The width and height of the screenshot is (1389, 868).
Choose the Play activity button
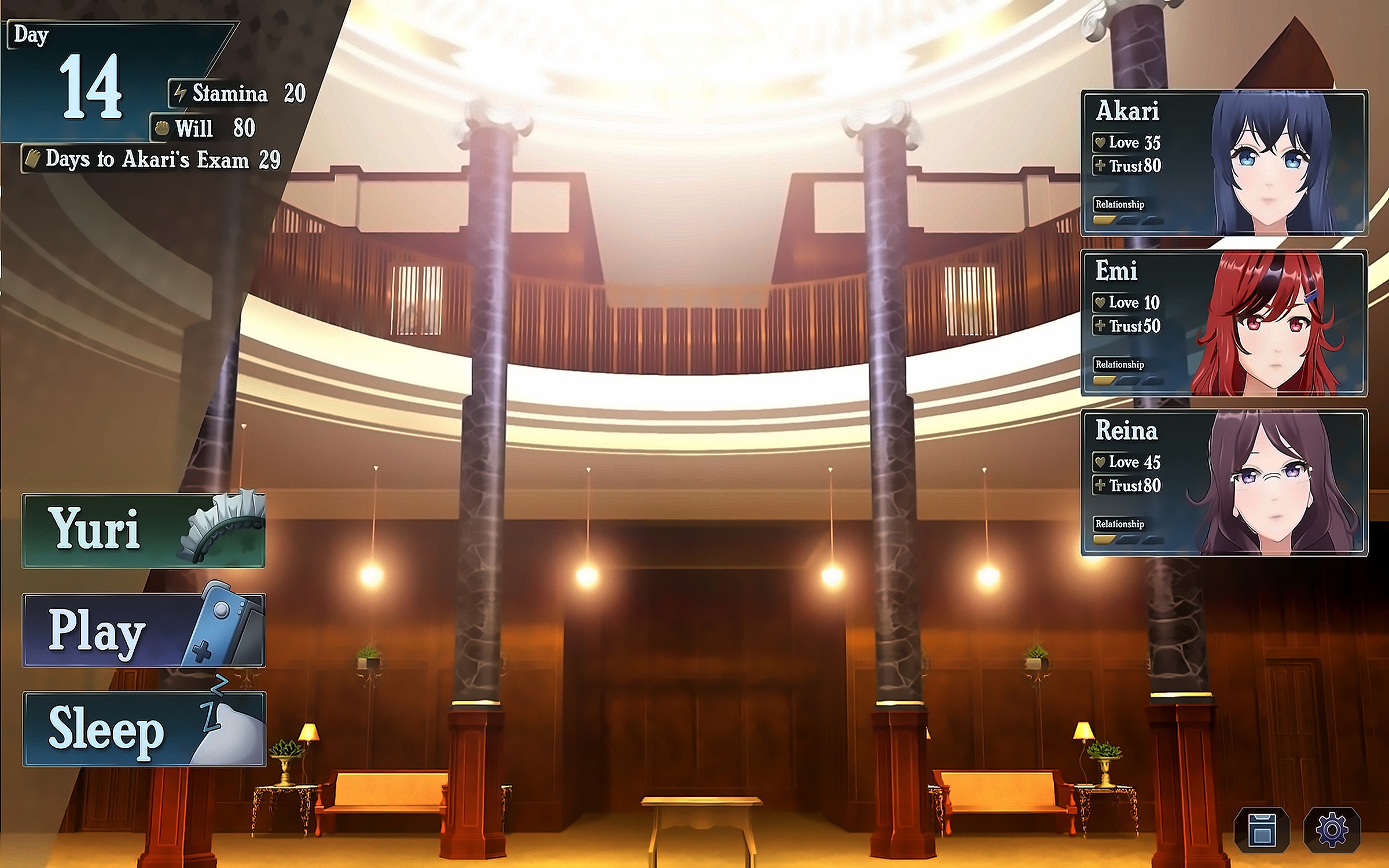pos(144,630)
